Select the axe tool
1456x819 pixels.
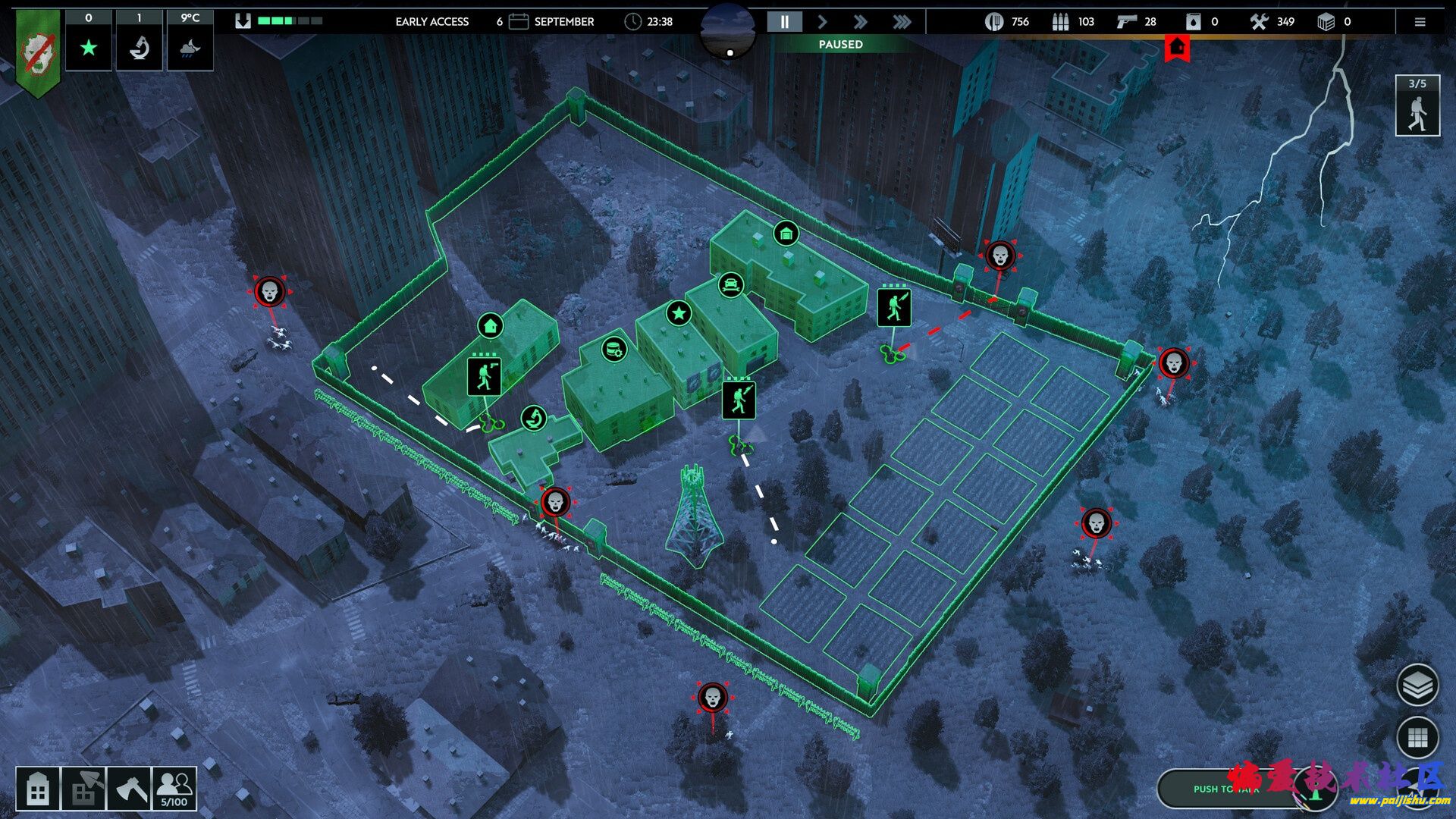[129, 789]
